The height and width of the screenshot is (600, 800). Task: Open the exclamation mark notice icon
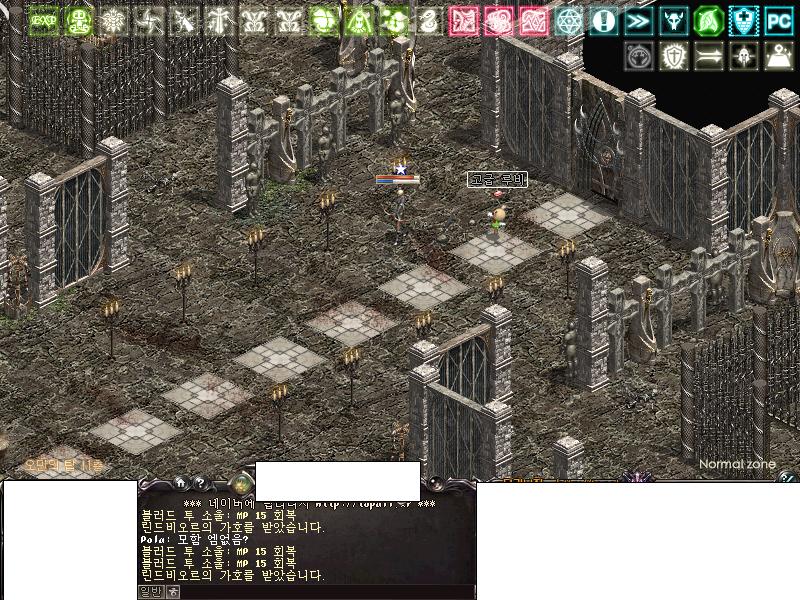[603, 20]
